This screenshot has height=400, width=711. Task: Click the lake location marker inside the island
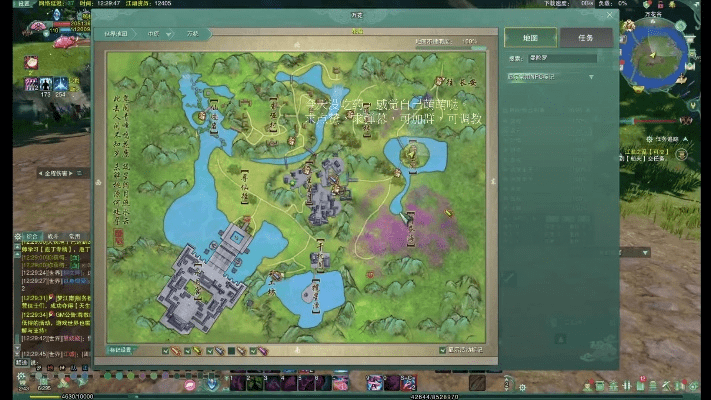(x=411, y=153)
